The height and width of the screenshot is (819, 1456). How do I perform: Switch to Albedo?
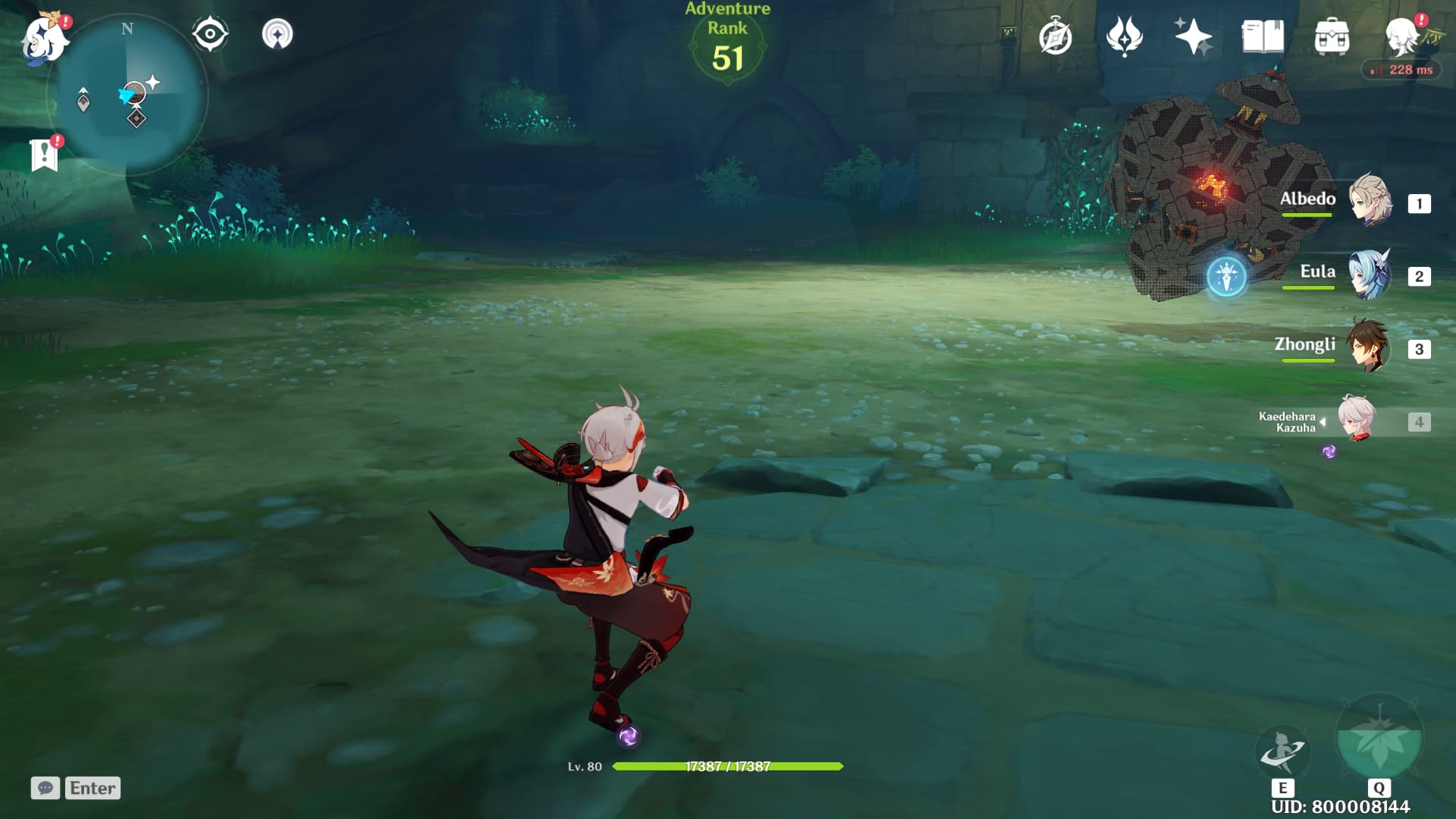coord(1369,201)
